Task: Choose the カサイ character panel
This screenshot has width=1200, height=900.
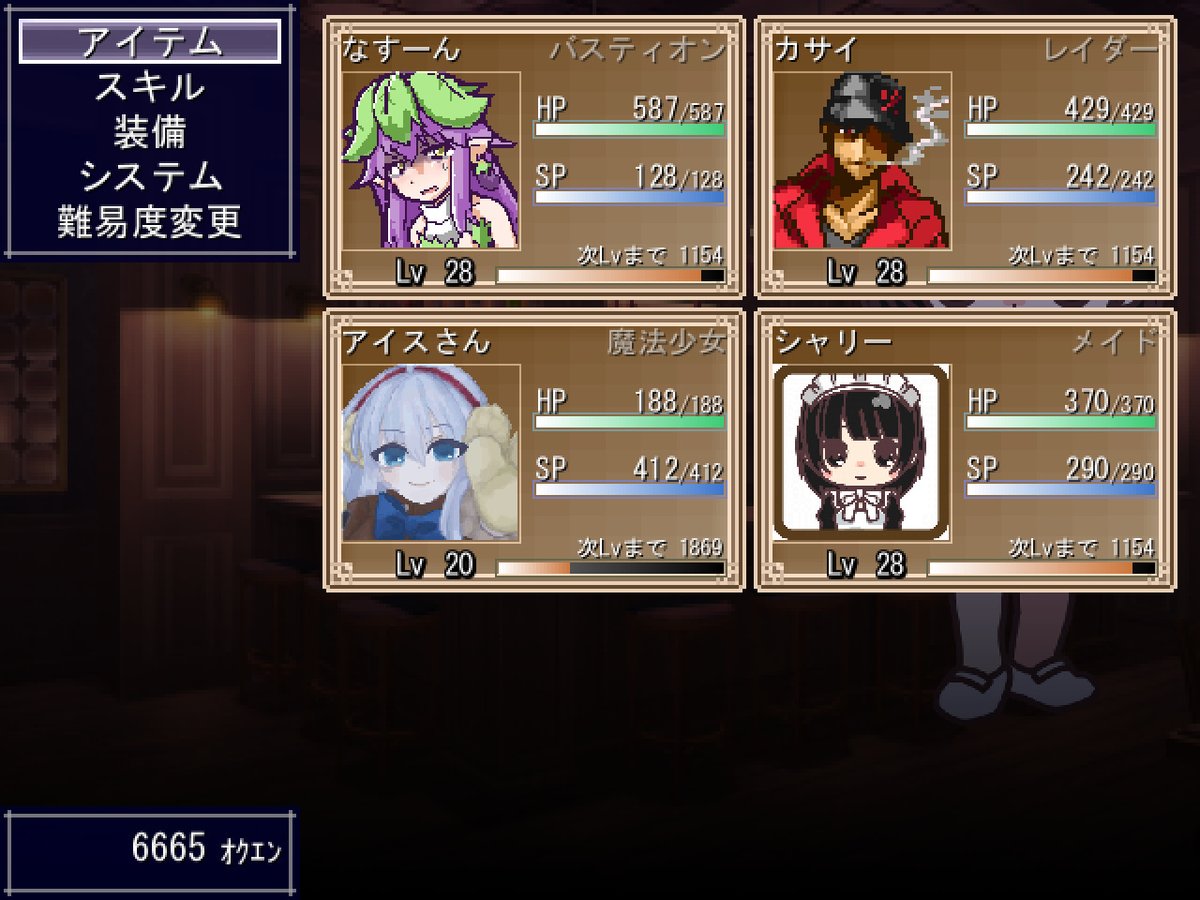Action: pos(965,158)
